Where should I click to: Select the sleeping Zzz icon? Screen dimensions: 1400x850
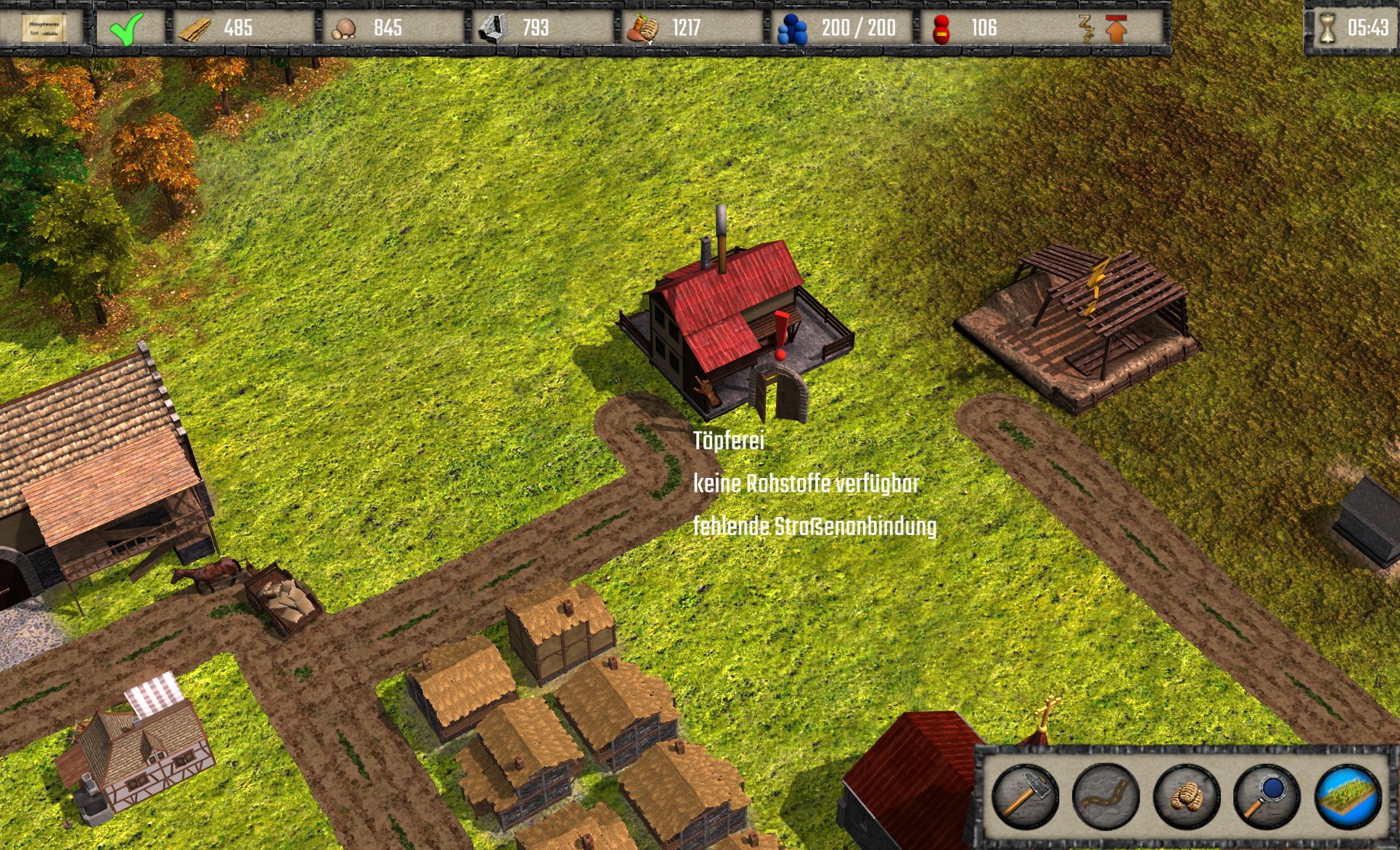click(x=1086, y=29)
